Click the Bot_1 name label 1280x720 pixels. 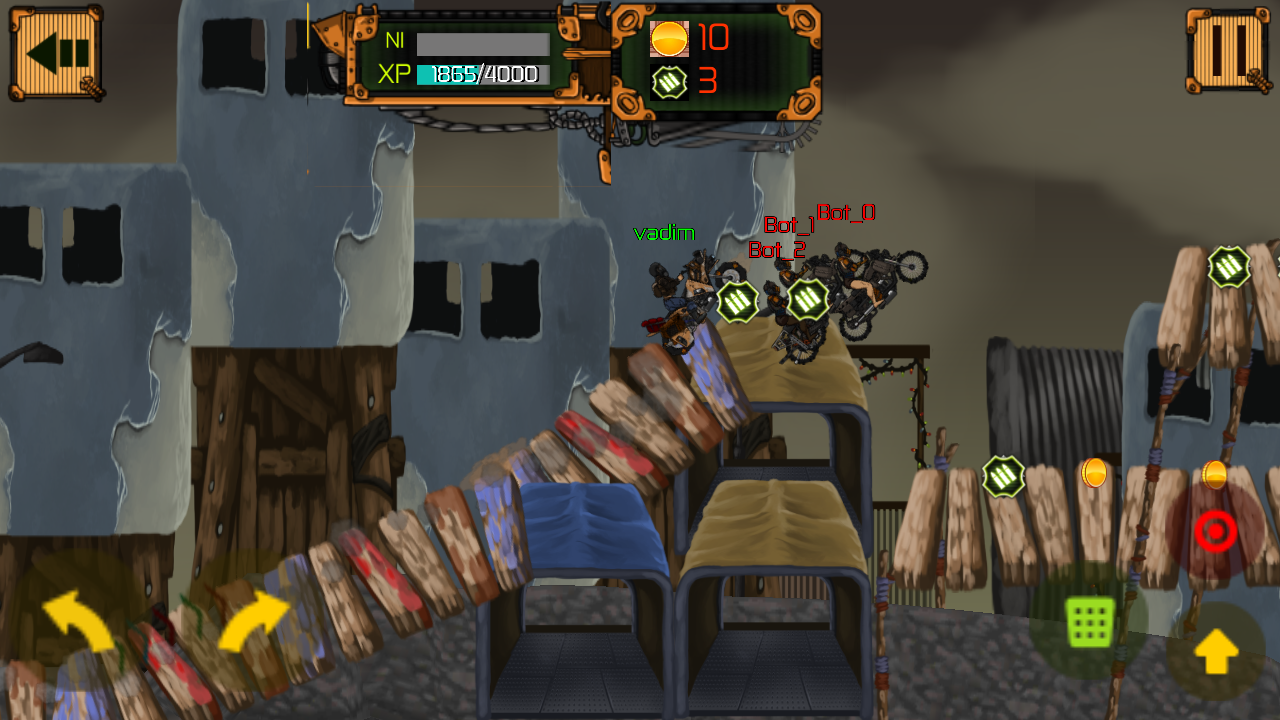[x=788, y=225]
